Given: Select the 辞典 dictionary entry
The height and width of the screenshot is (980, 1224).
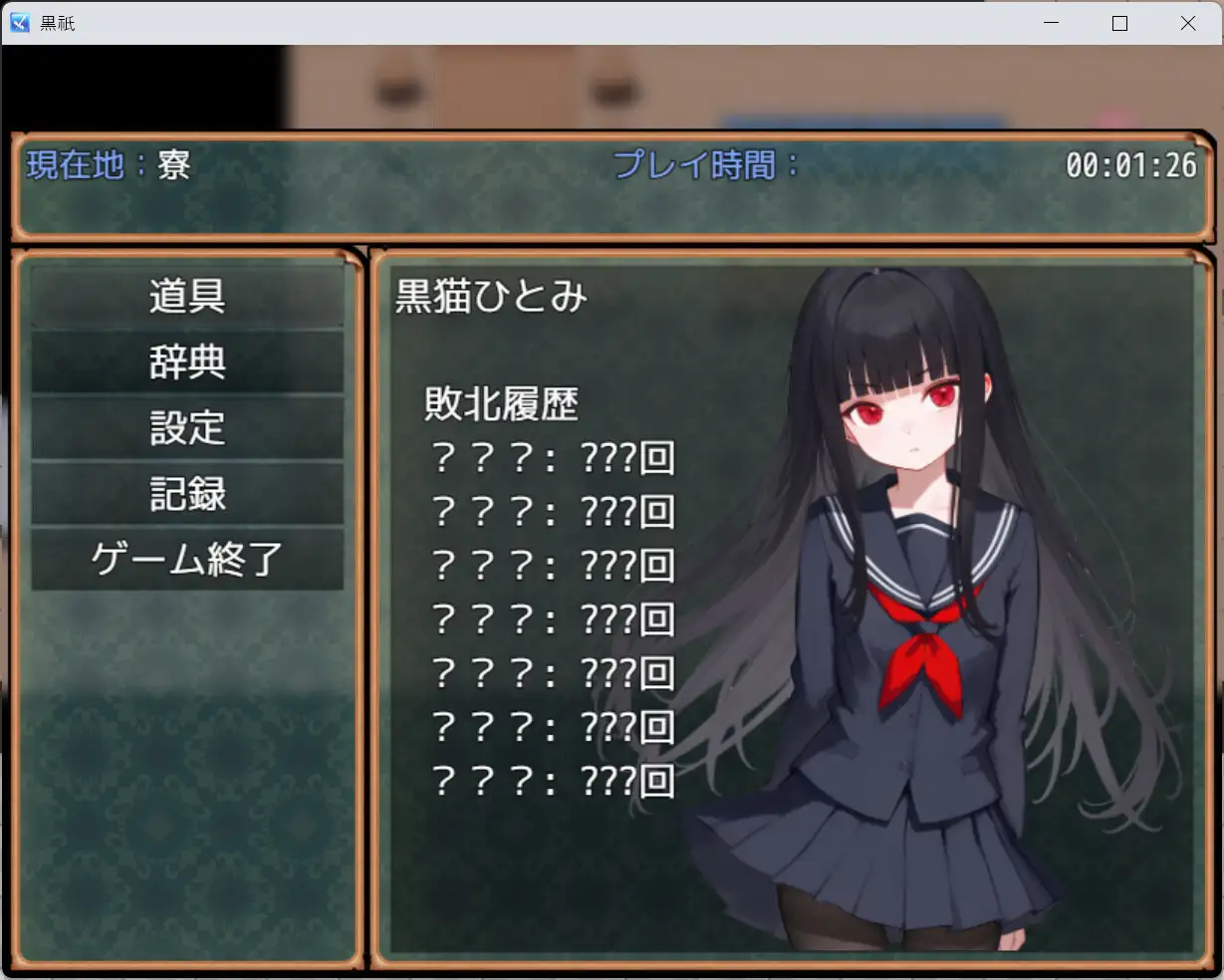Looking at the screenshot, I should (187, 363).
